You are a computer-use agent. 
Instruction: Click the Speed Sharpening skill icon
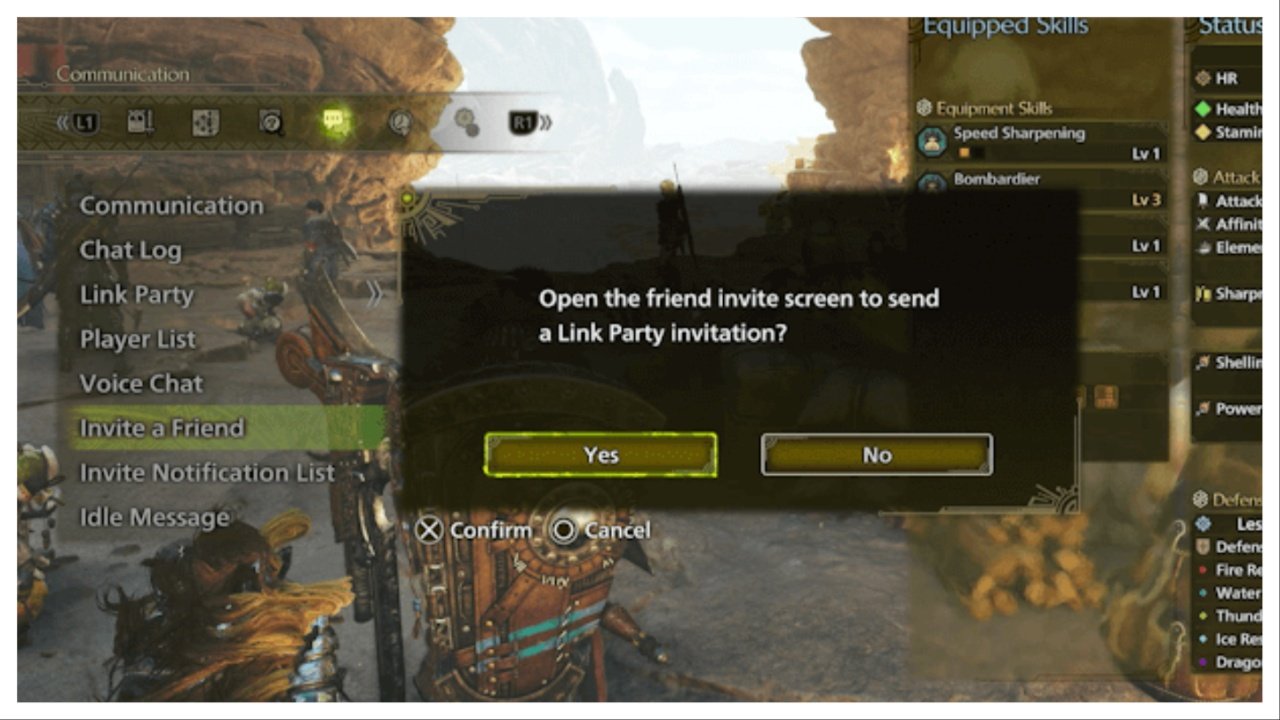934,141
